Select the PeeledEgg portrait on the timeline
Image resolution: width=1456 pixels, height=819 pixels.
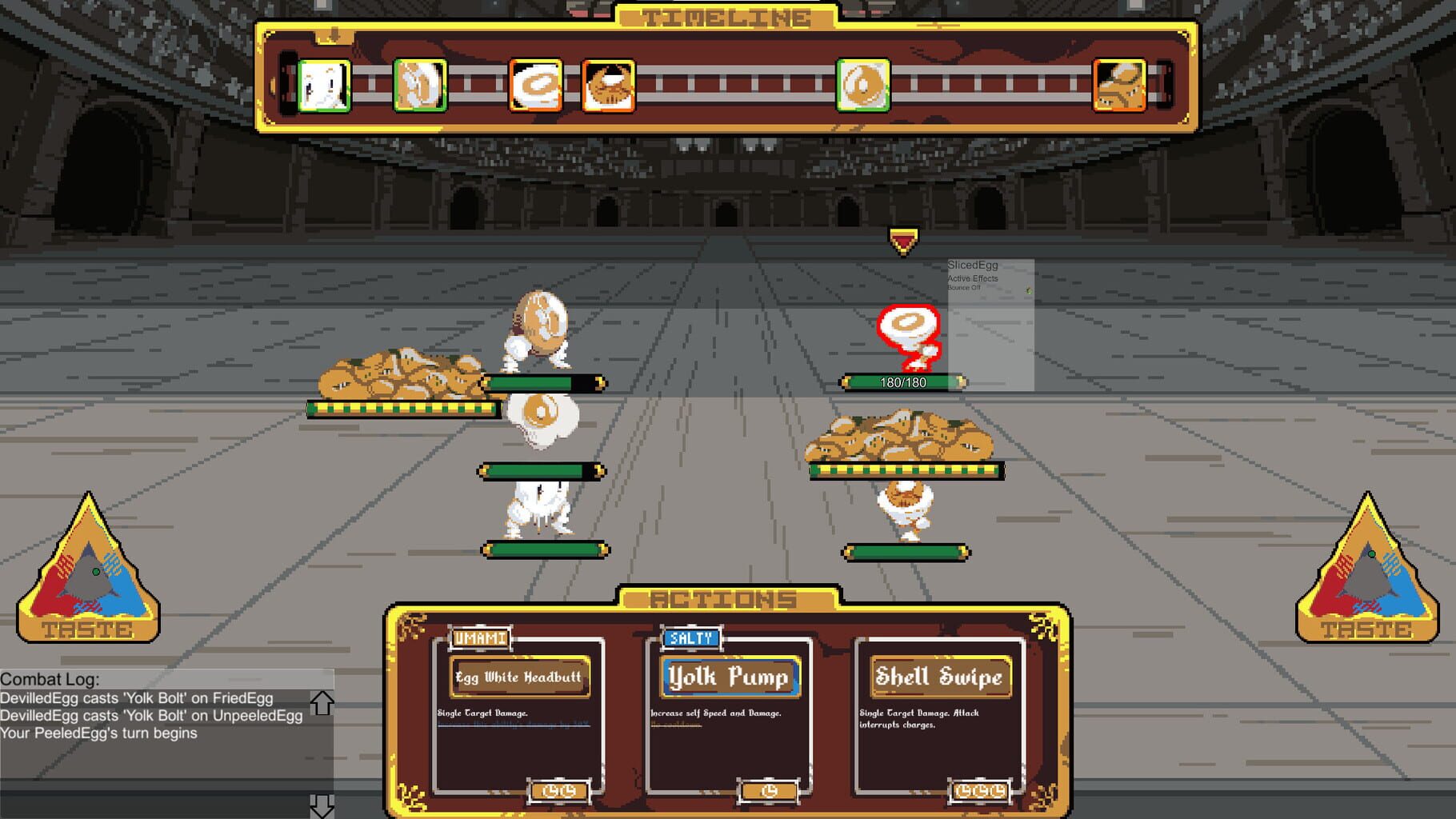click(325, 83)
